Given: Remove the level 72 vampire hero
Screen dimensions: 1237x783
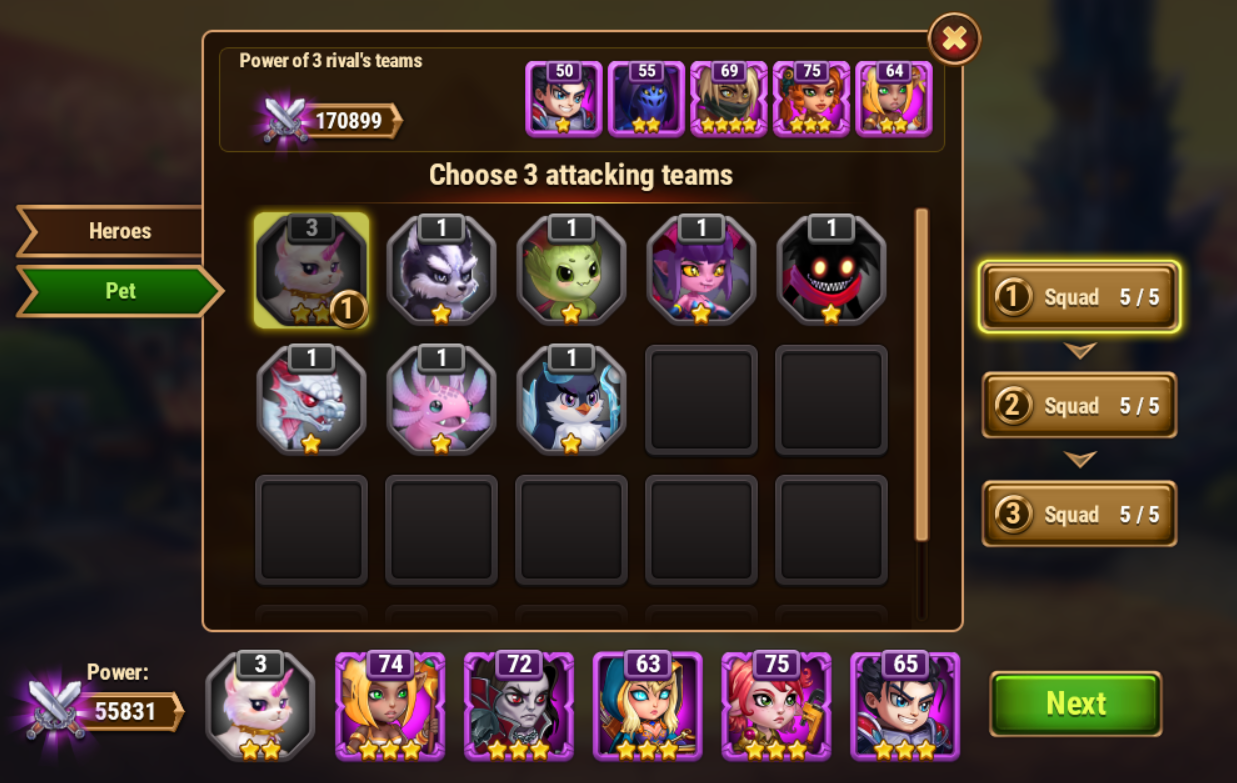Looking at the screenshot, I should pos(519,706).
